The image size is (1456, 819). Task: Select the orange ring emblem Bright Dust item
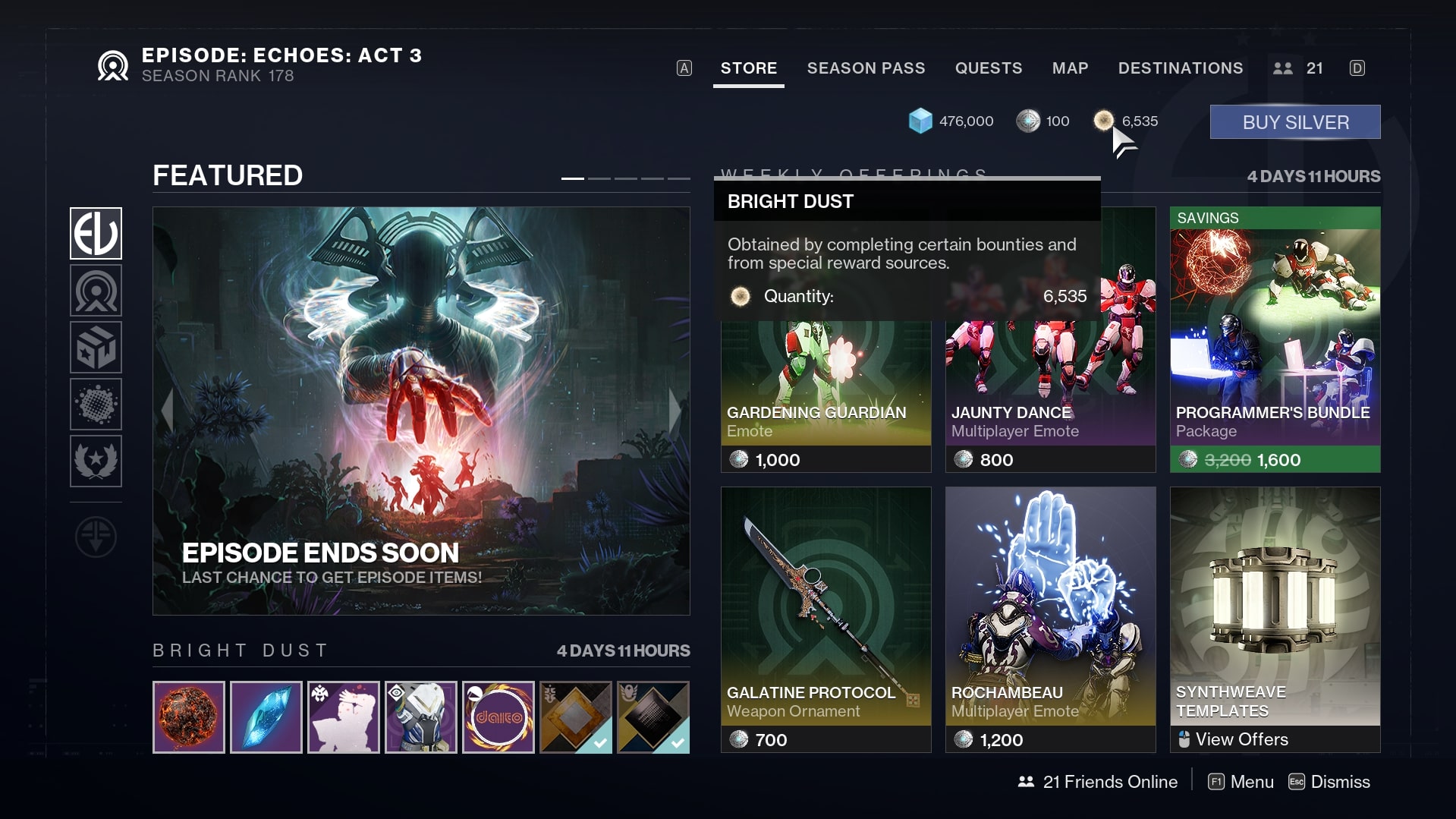coord(498,717)
